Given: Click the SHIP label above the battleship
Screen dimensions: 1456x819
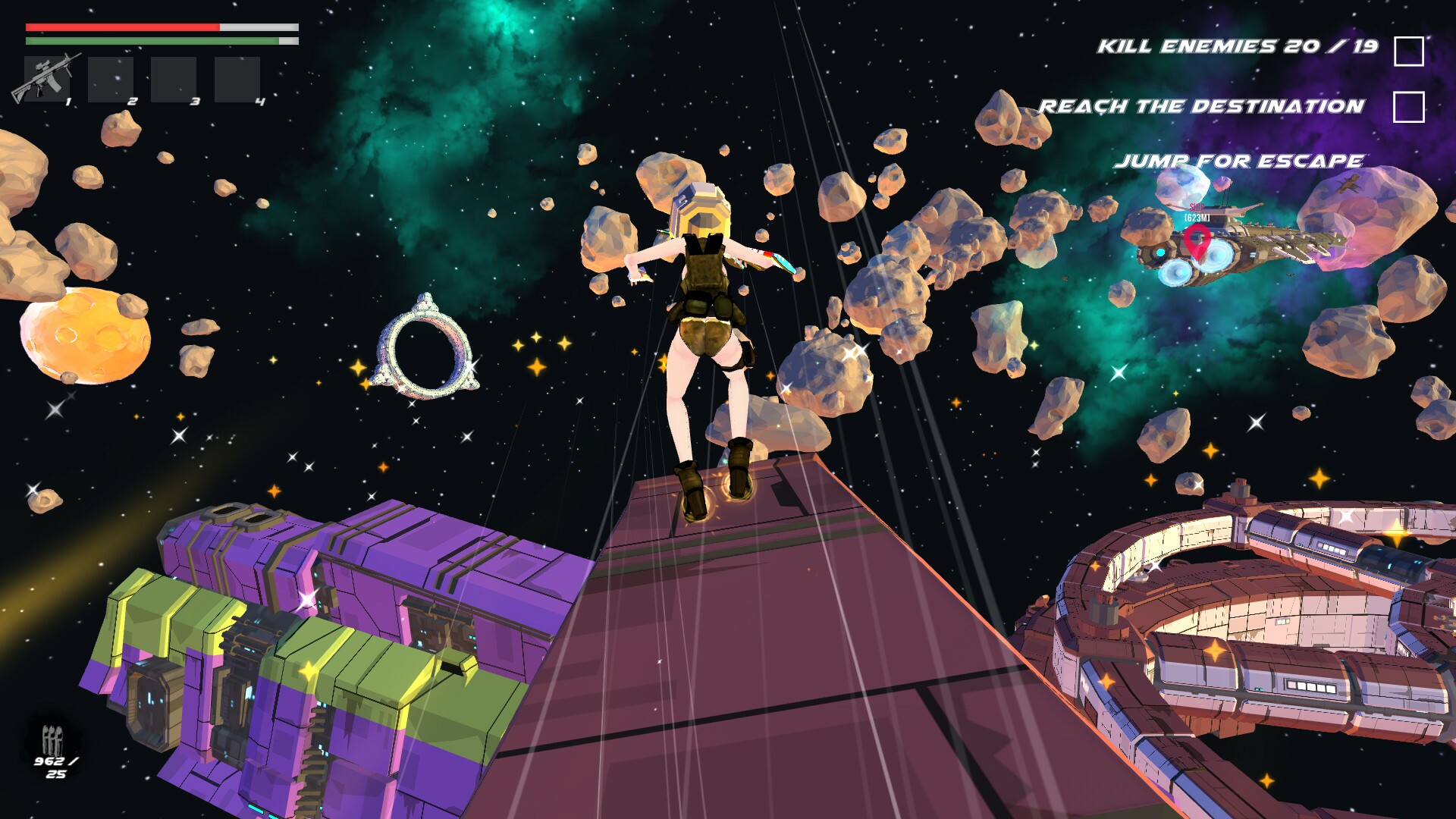Looking at the screenshot, I should 1199,206.
